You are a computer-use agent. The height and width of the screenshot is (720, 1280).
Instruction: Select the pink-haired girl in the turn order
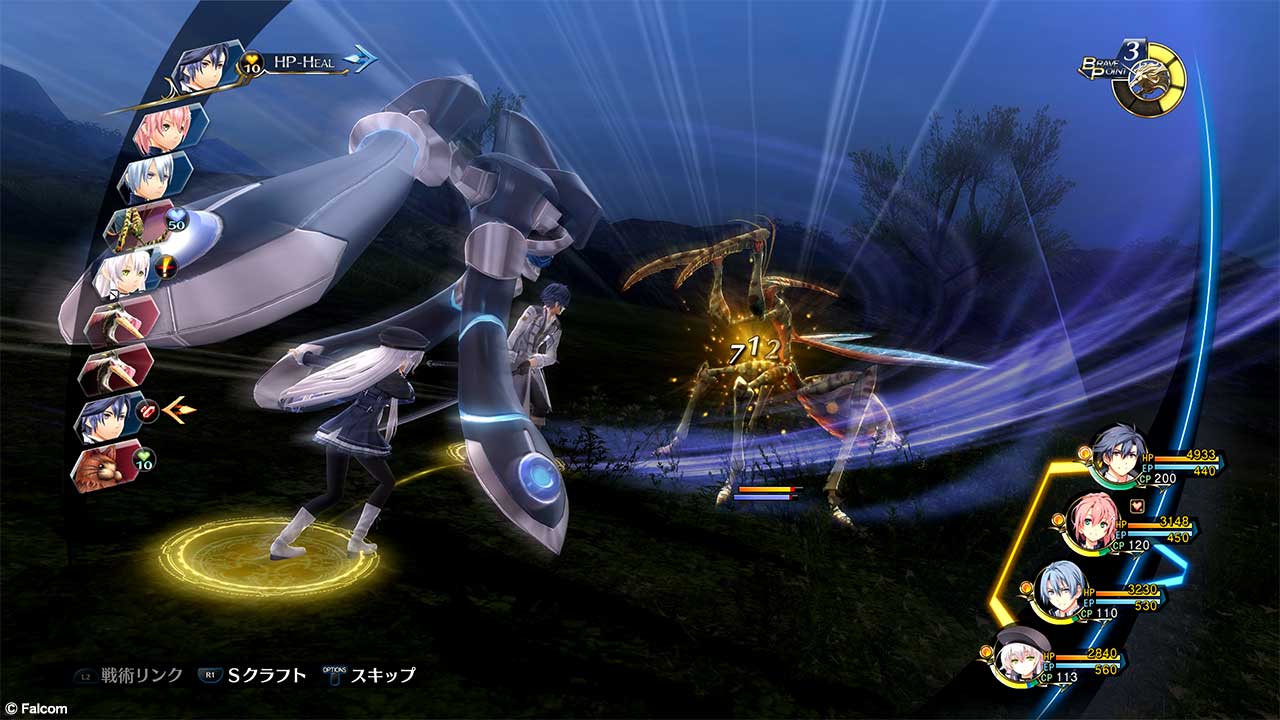point(160,128)
